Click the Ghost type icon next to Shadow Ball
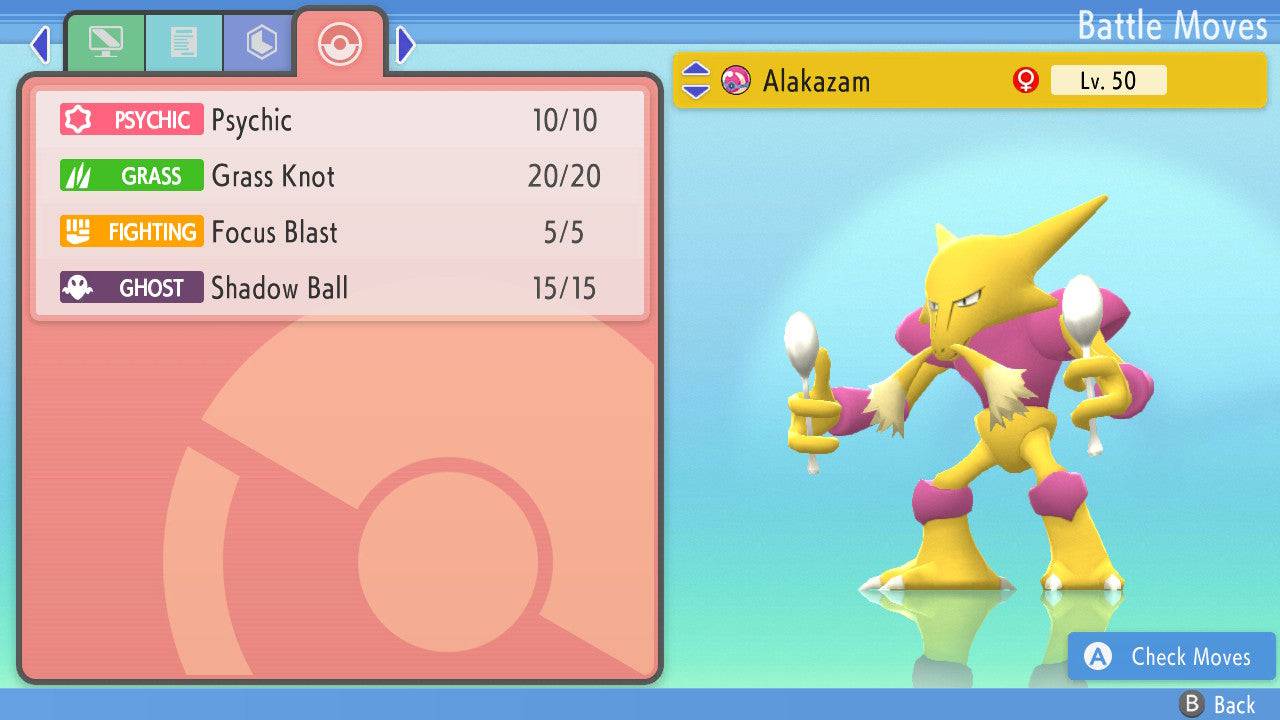 click(x=131, y=287)
